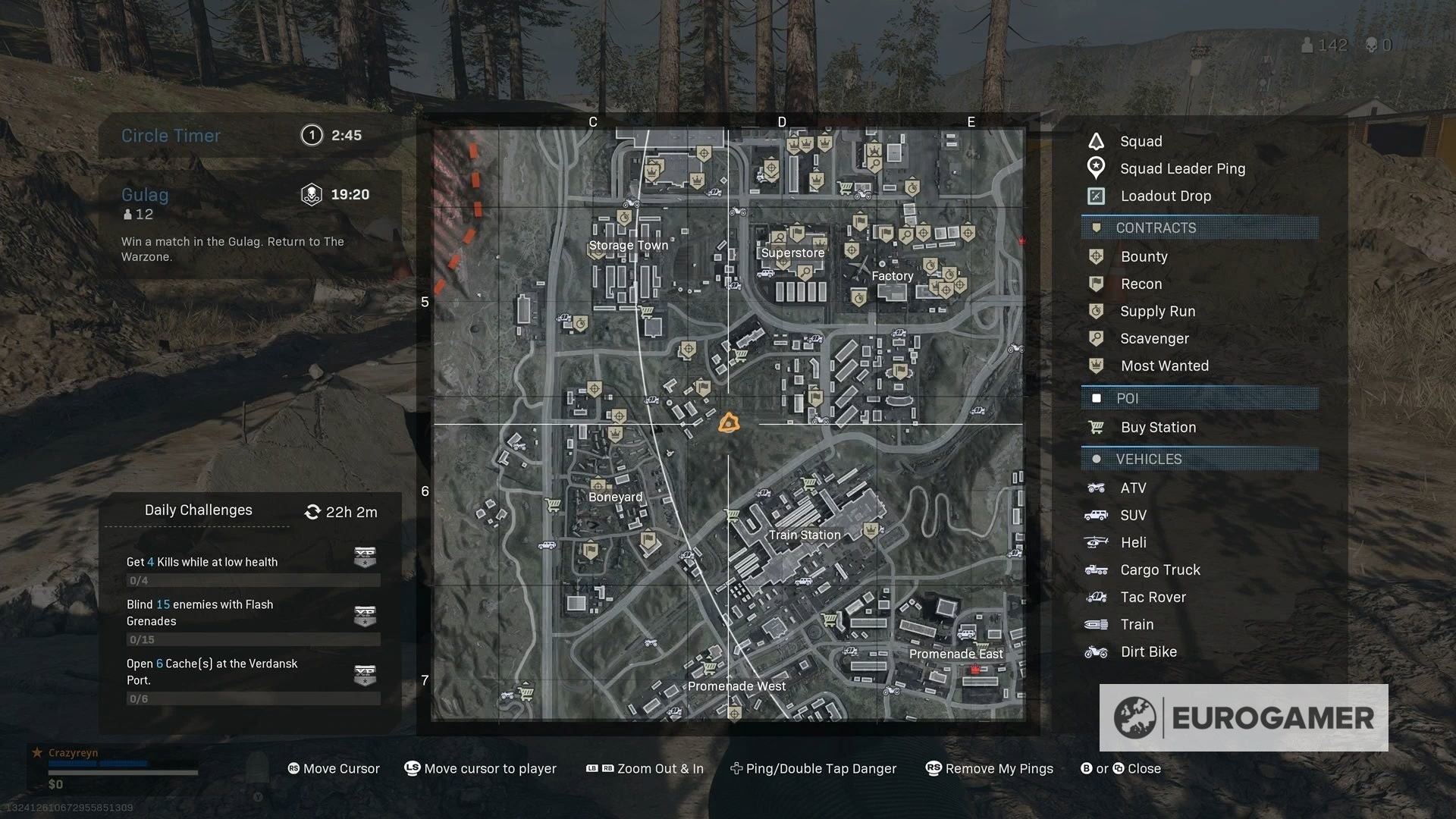Click the Dirt Bike legend entry

click(x=1148, y=652)
